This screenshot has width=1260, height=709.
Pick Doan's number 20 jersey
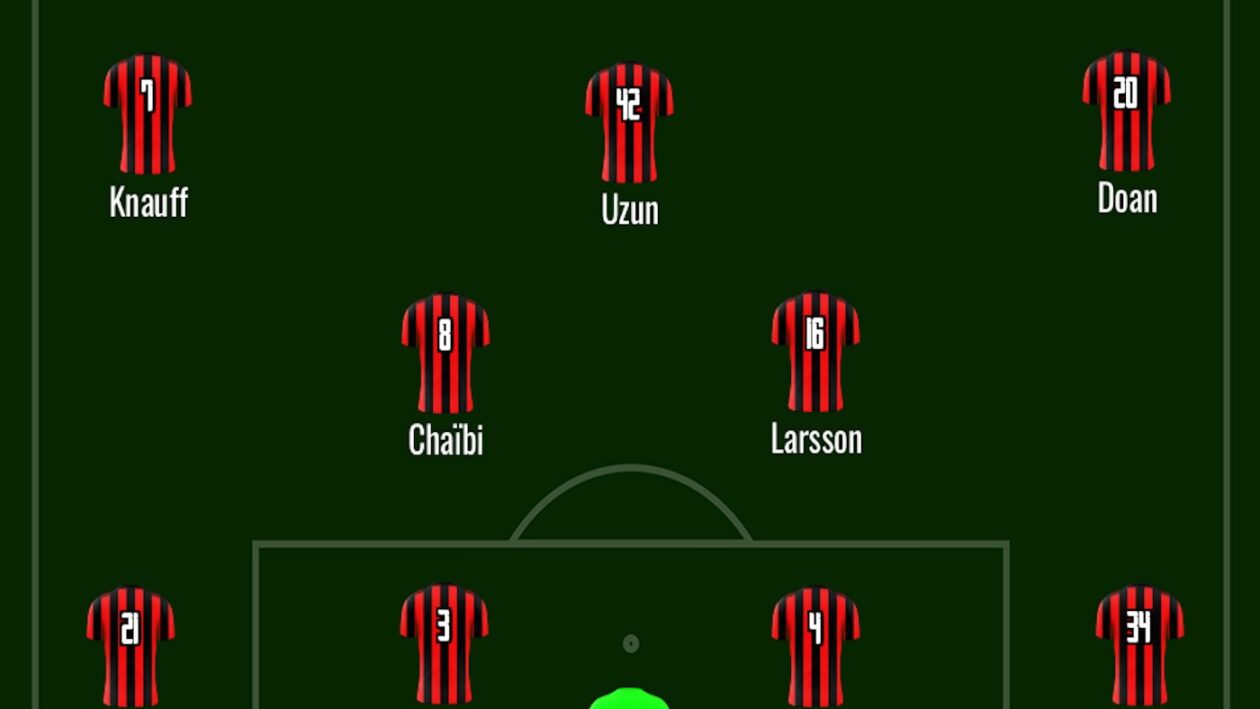pyautogui.click(x=1126, y=111)
